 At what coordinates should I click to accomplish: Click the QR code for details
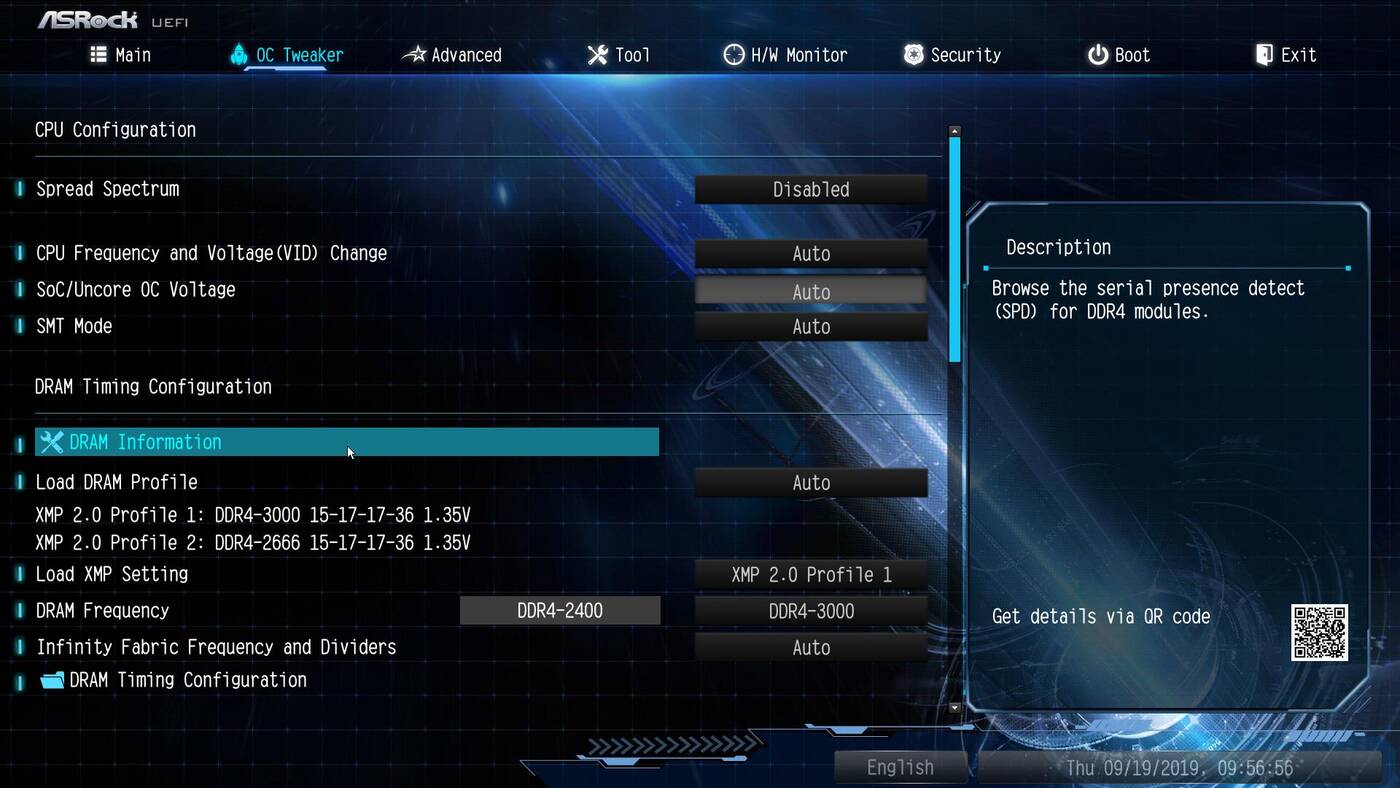pyautogui.click(x=1319, y=632)
